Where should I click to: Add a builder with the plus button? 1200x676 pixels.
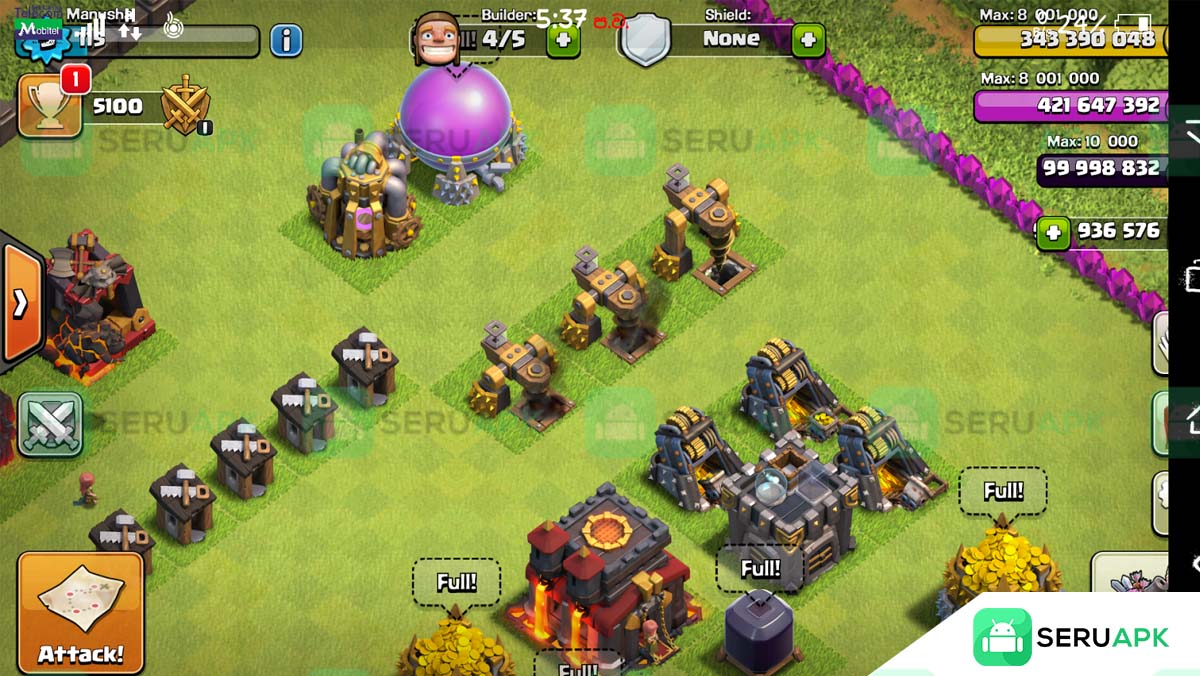[563, 40]
